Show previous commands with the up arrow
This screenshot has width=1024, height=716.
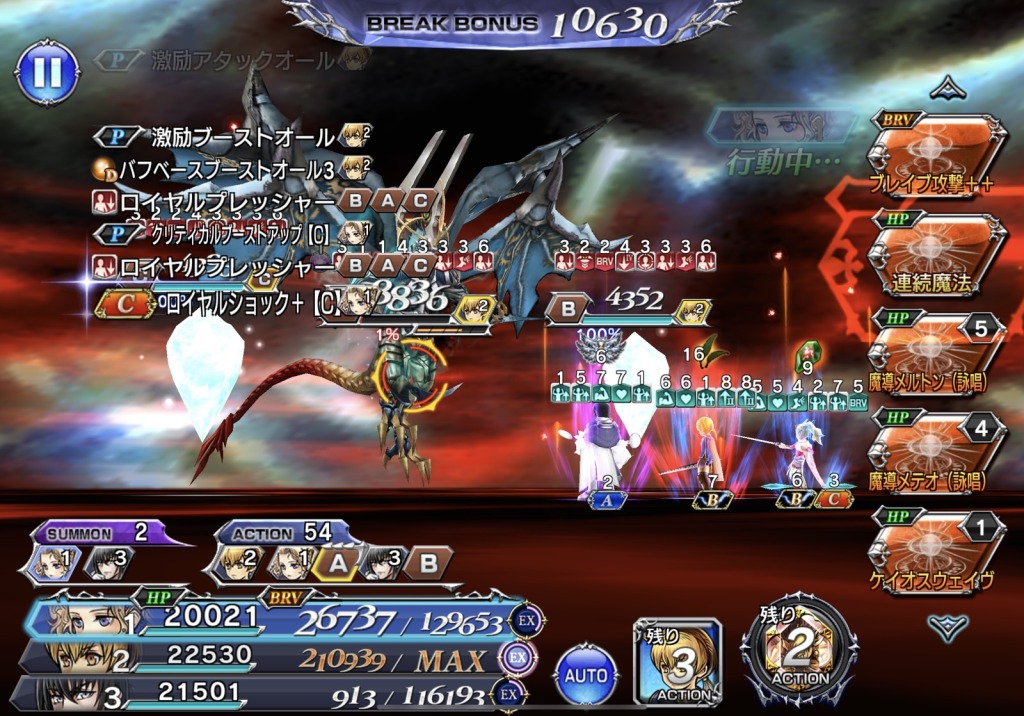(947, 90)
